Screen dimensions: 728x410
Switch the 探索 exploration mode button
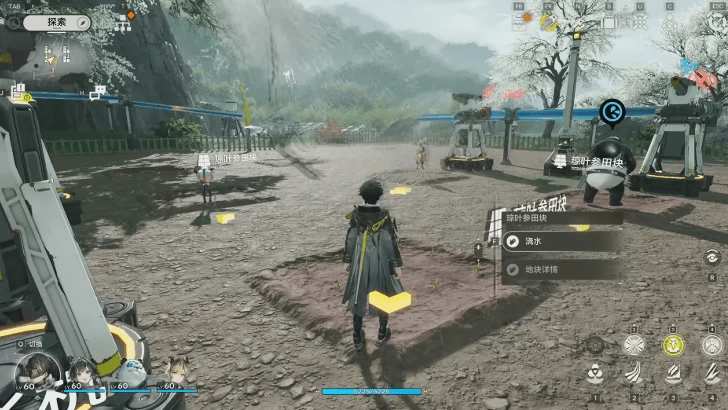(x=57, y=21)
